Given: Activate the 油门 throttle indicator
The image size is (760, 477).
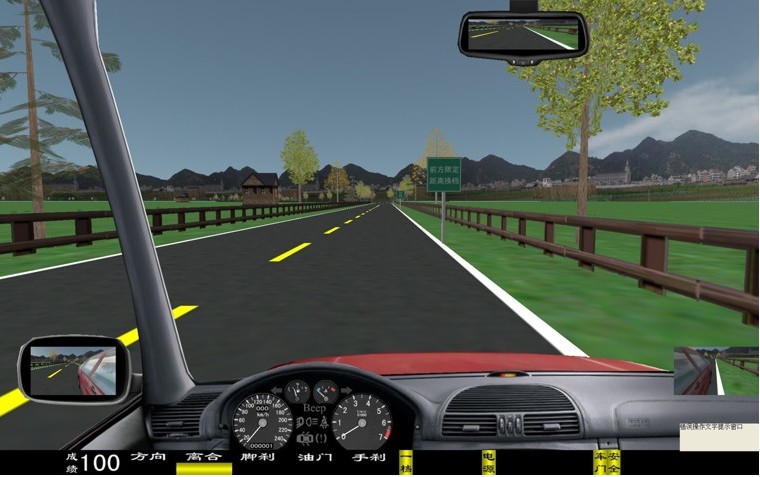Looking at the screenshot, I should tap(314, 458).
